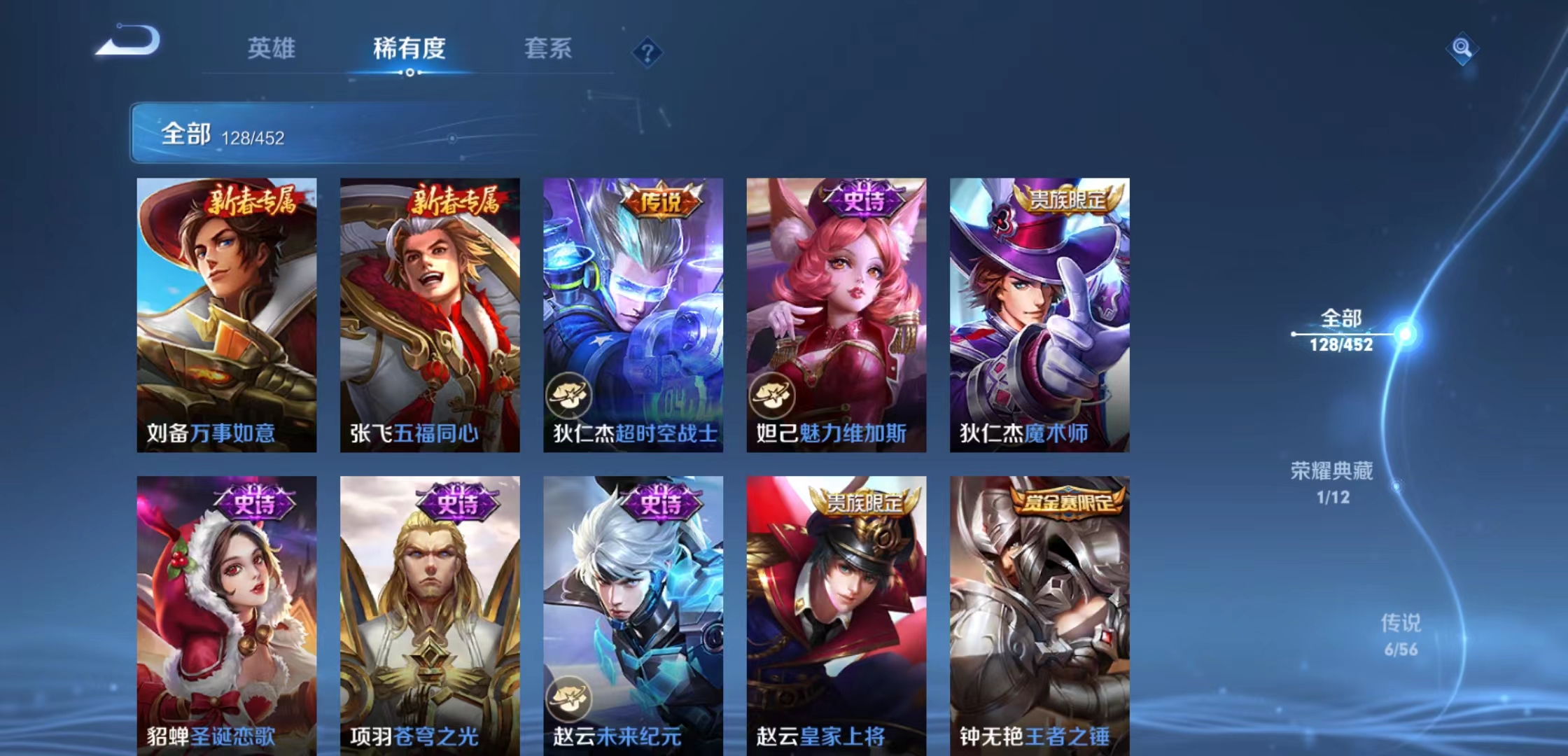
Task: Open the search with the magnifier icon
Action: tap(1463, 50)
